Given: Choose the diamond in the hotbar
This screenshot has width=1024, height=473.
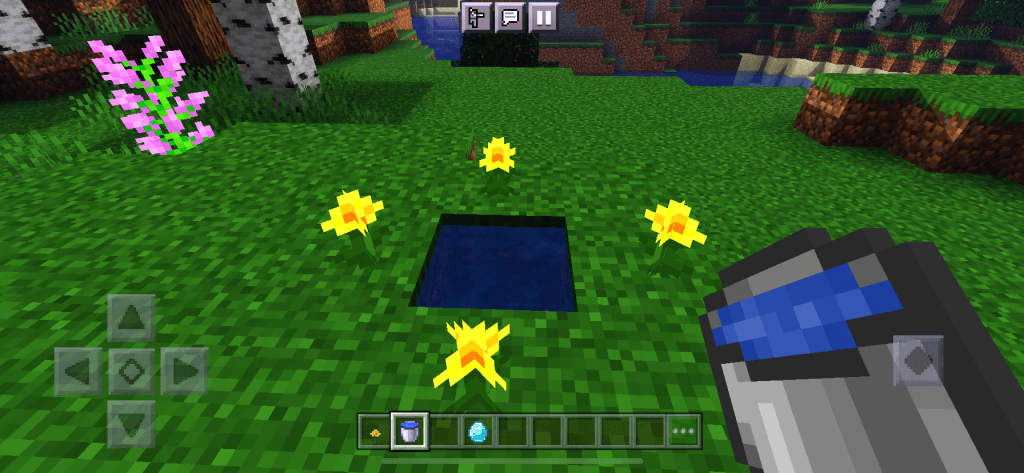Looking at the screenshot, I should pyautogui.click(x=478, y=432).
